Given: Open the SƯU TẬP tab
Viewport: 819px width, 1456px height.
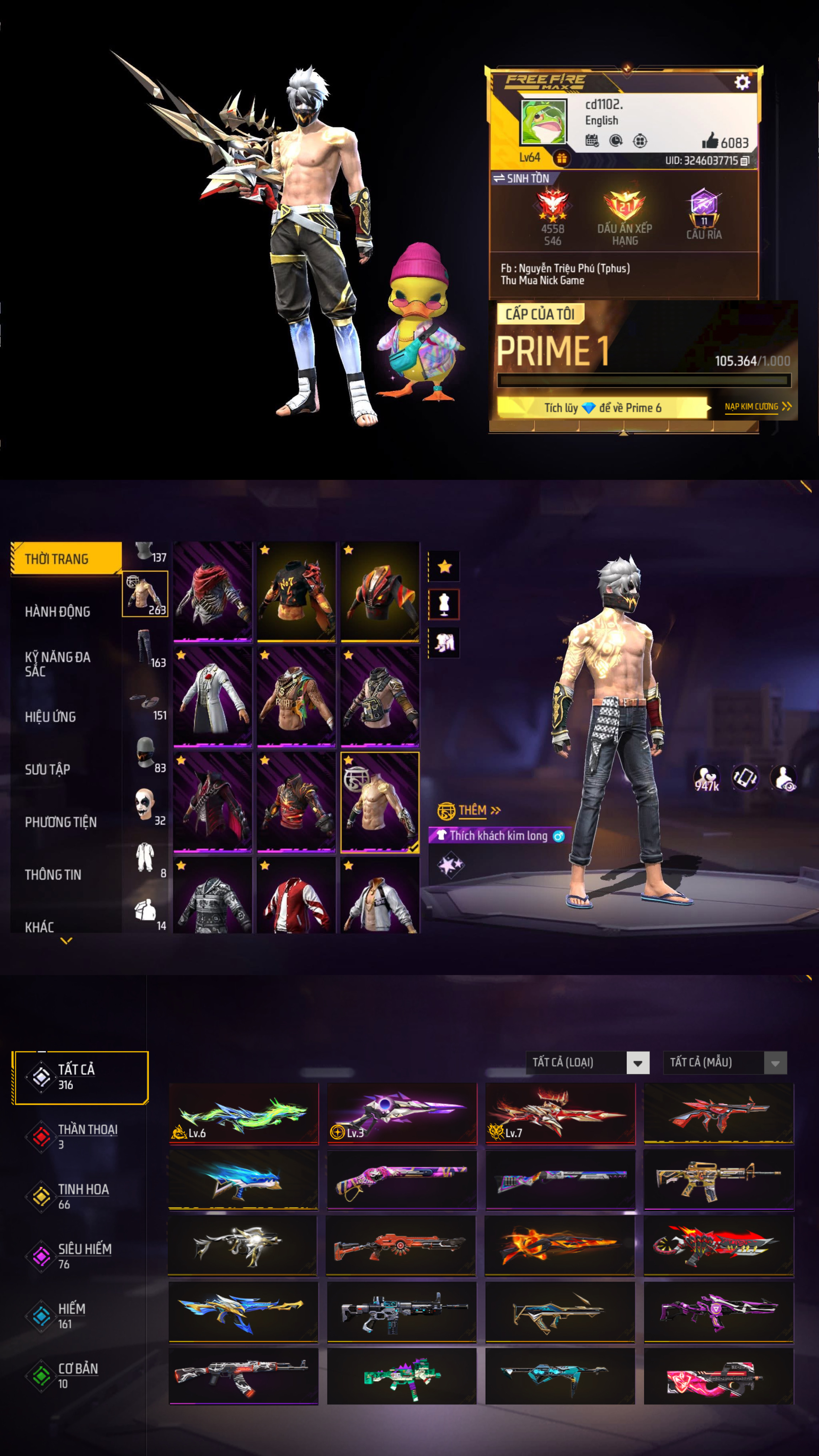Looking at the screenshot, I should coord(48,769).
